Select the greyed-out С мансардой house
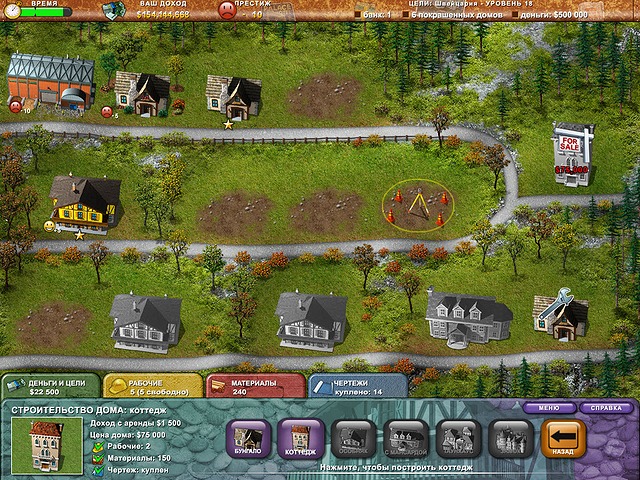Viewport: 640px width, 480px height. pyautogui.click(x=405, y=439)
